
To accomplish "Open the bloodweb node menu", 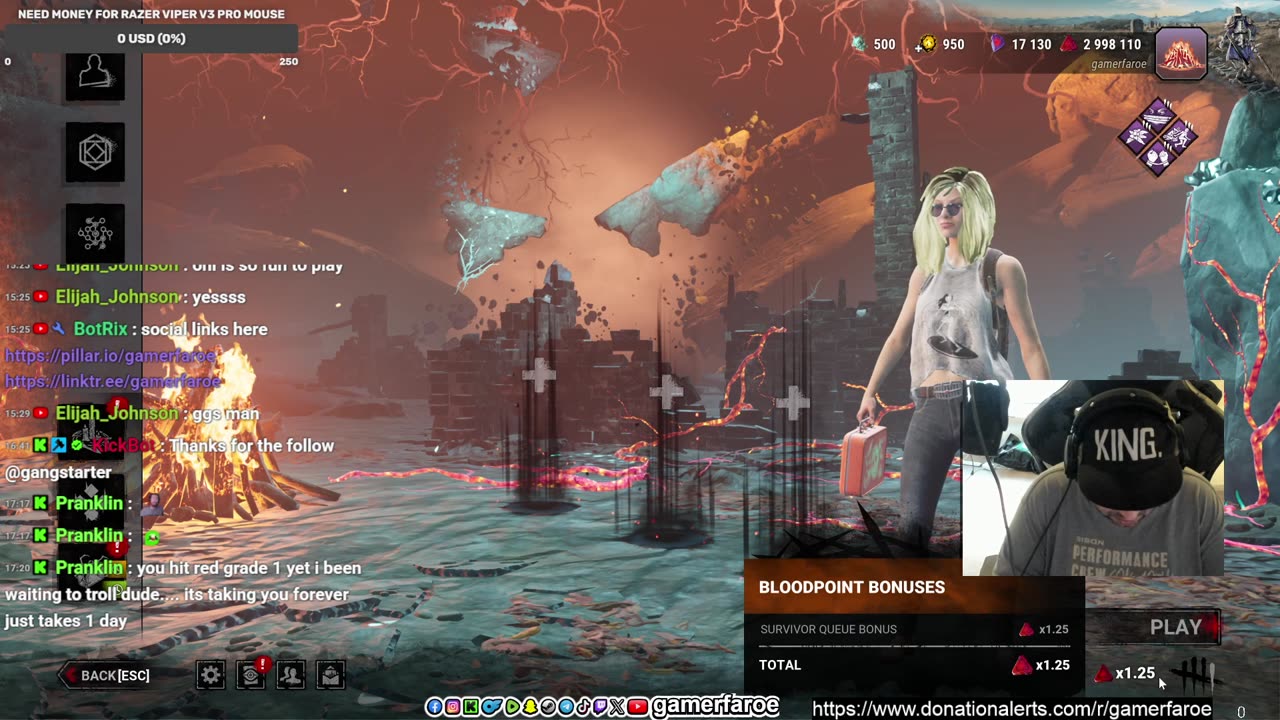I will (95, 232).
